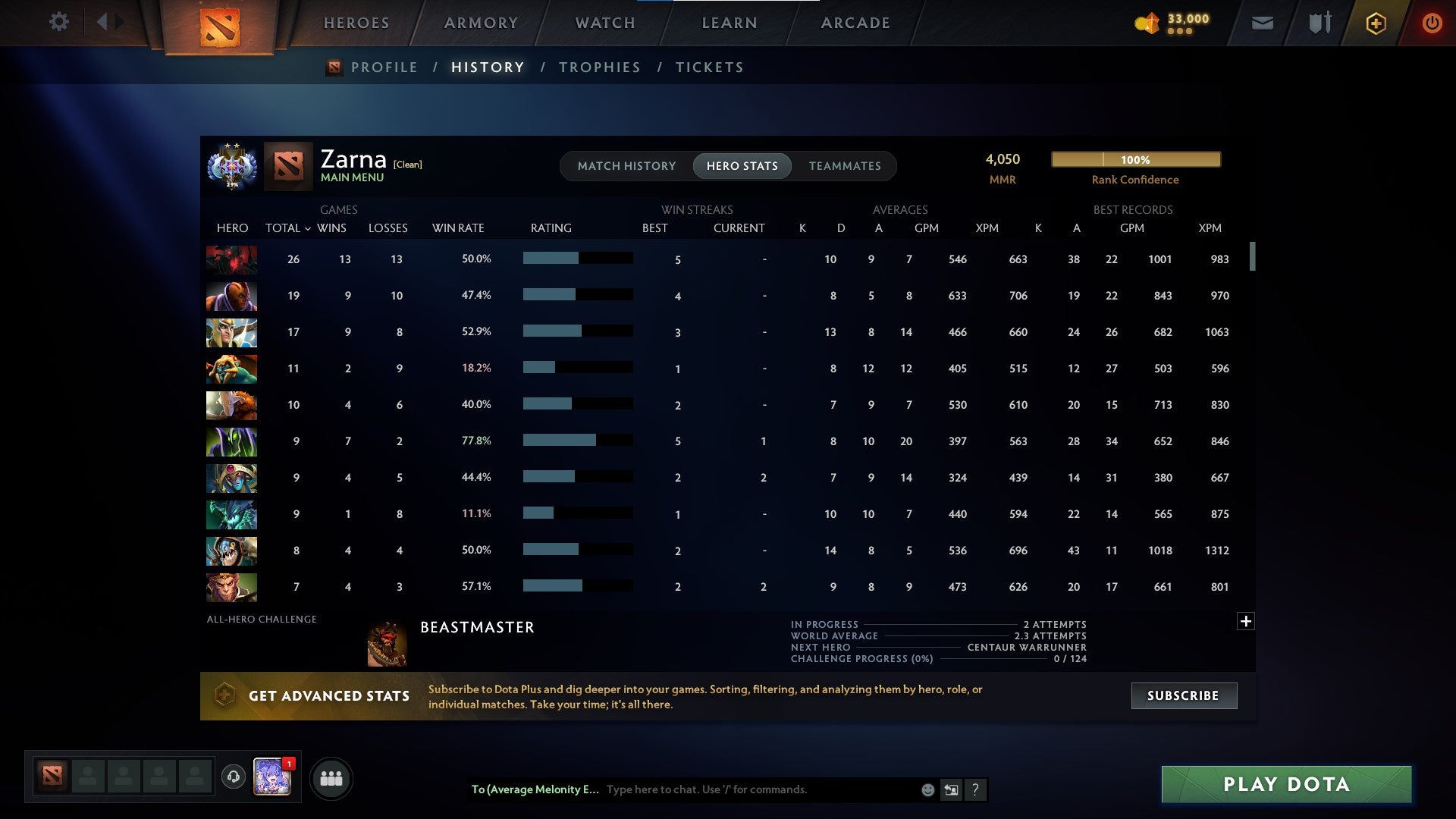
Task: Click the headset voice icon near party slots
Action: 234,778
